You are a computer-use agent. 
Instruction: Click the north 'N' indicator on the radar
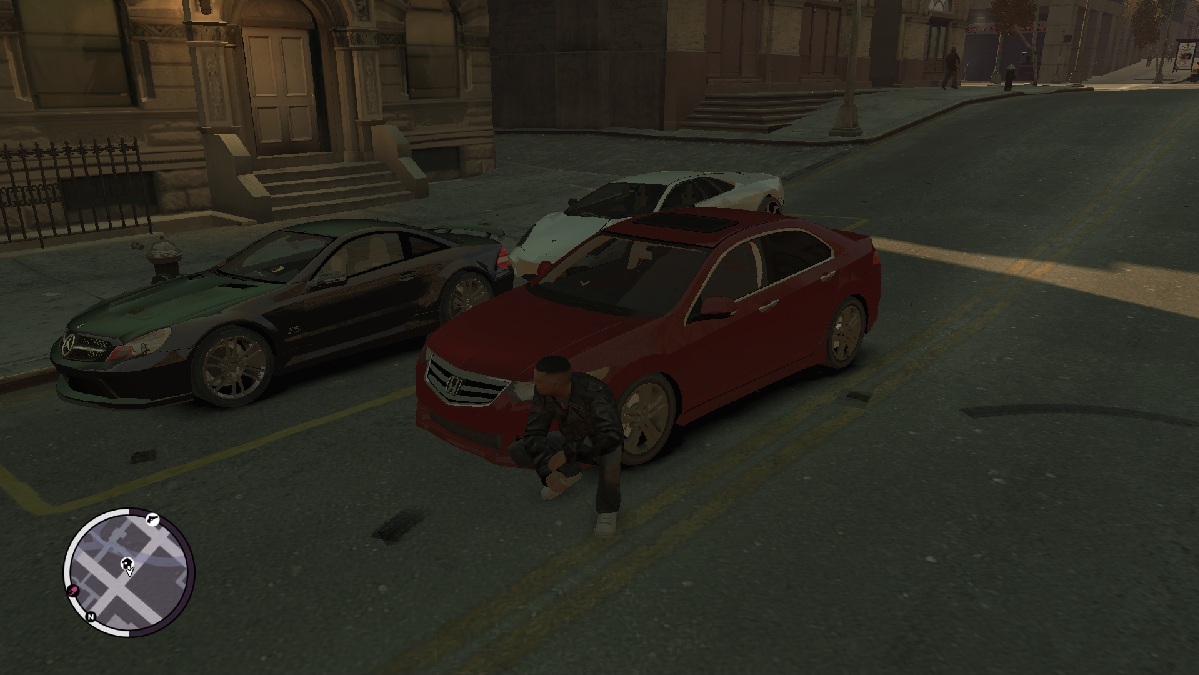(90, 617)
